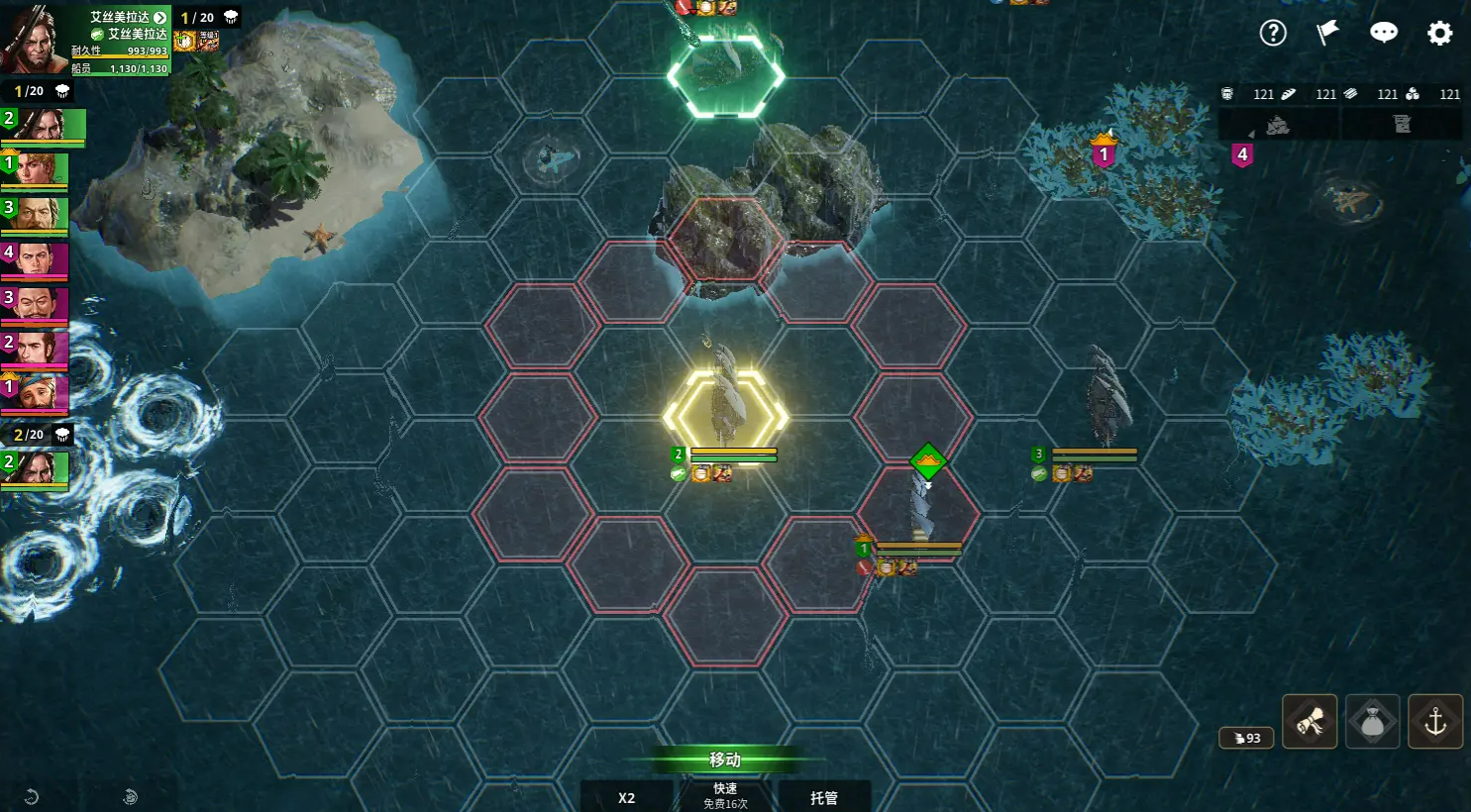Select the green-highlighted hex tile

[x=725, y=75]
